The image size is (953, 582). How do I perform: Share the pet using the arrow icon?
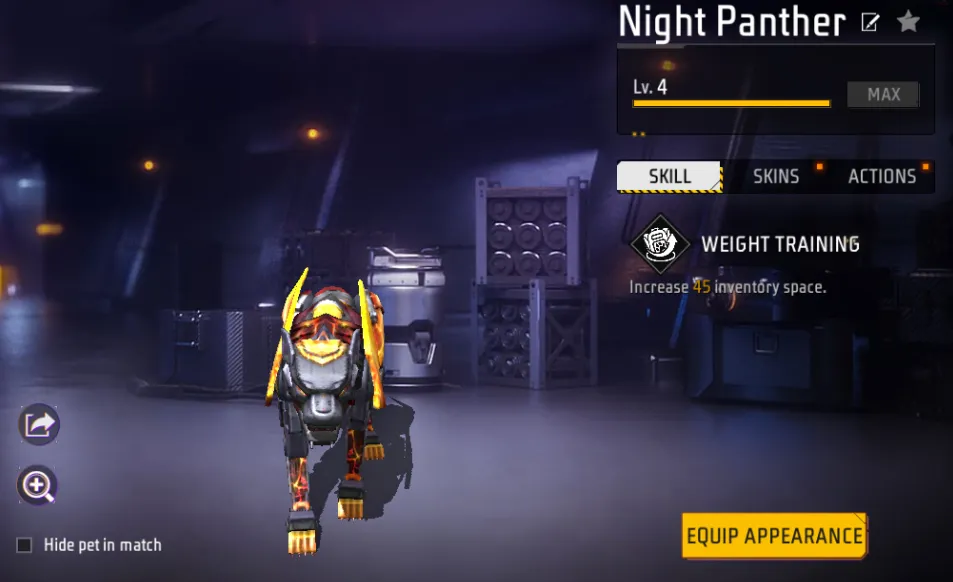click(39, 425)
